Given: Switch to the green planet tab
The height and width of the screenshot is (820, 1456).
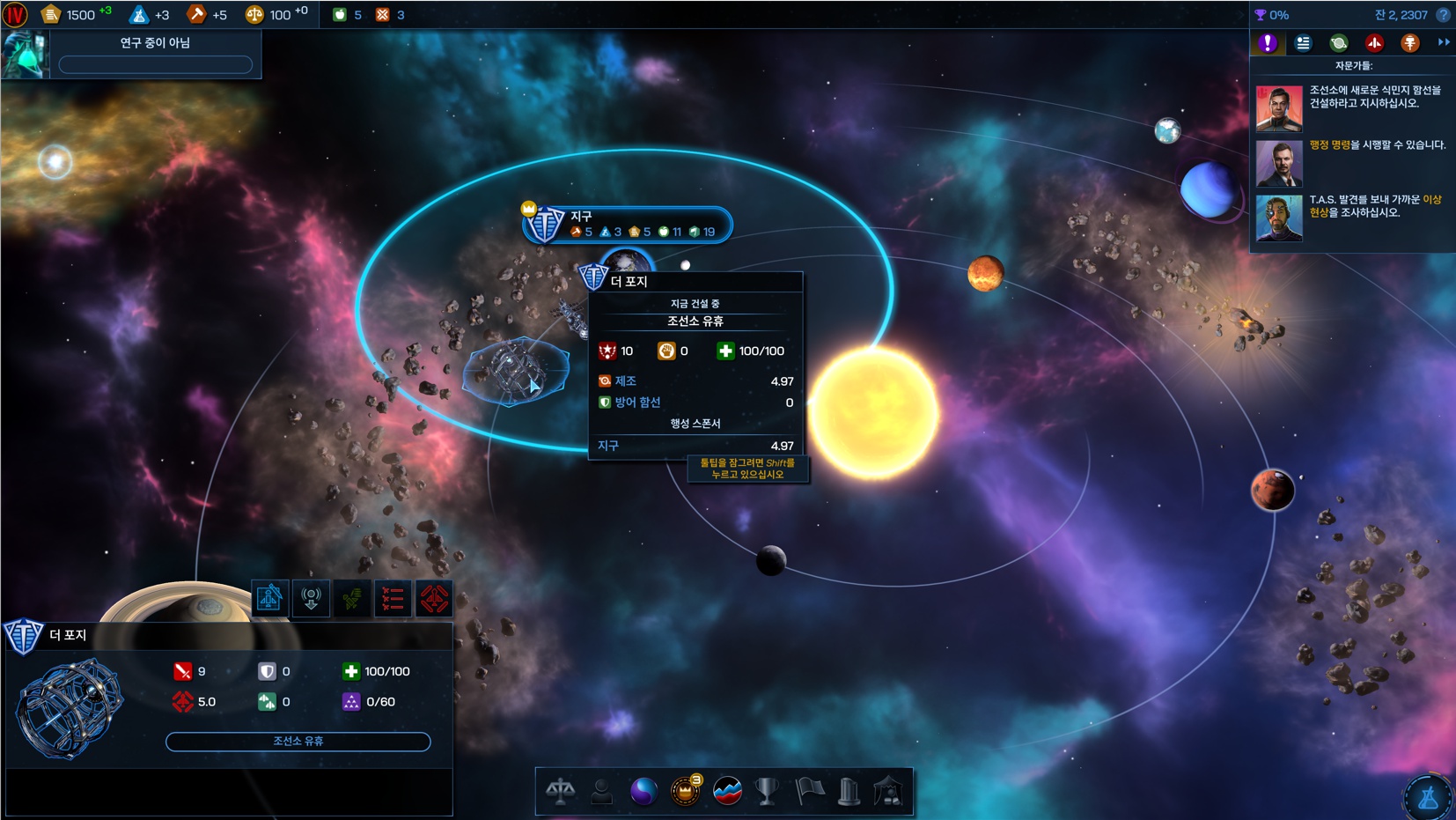Looking at the screenshot, I should click(x=1338, y=43).
